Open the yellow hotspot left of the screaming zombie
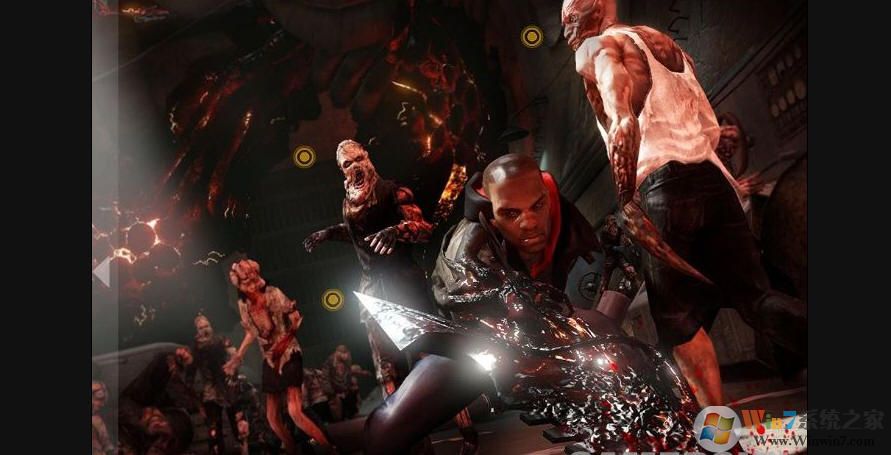 pyautogui.click(x=304, y=157)
